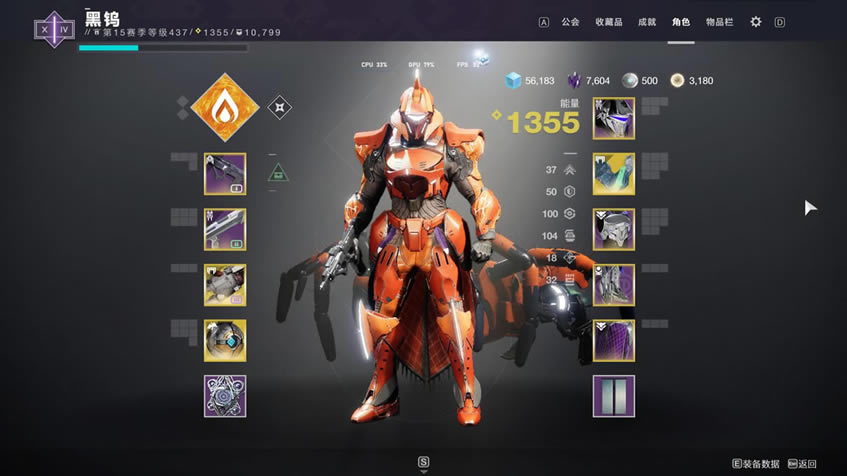
Task: Click the small white shuriken diamond icon
Action: [x=280, y=107]
